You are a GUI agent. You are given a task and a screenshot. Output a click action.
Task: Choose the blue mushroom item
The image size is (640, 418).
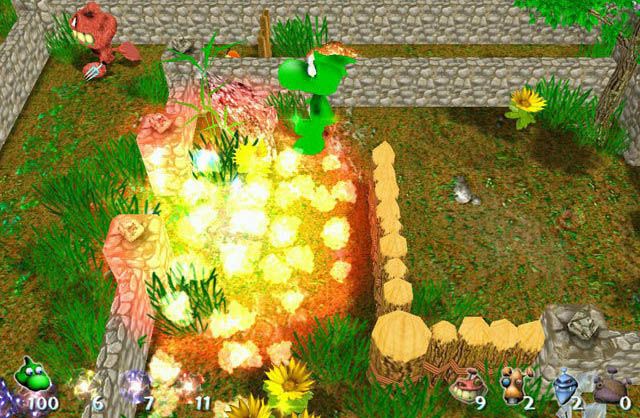pos(563,387)
